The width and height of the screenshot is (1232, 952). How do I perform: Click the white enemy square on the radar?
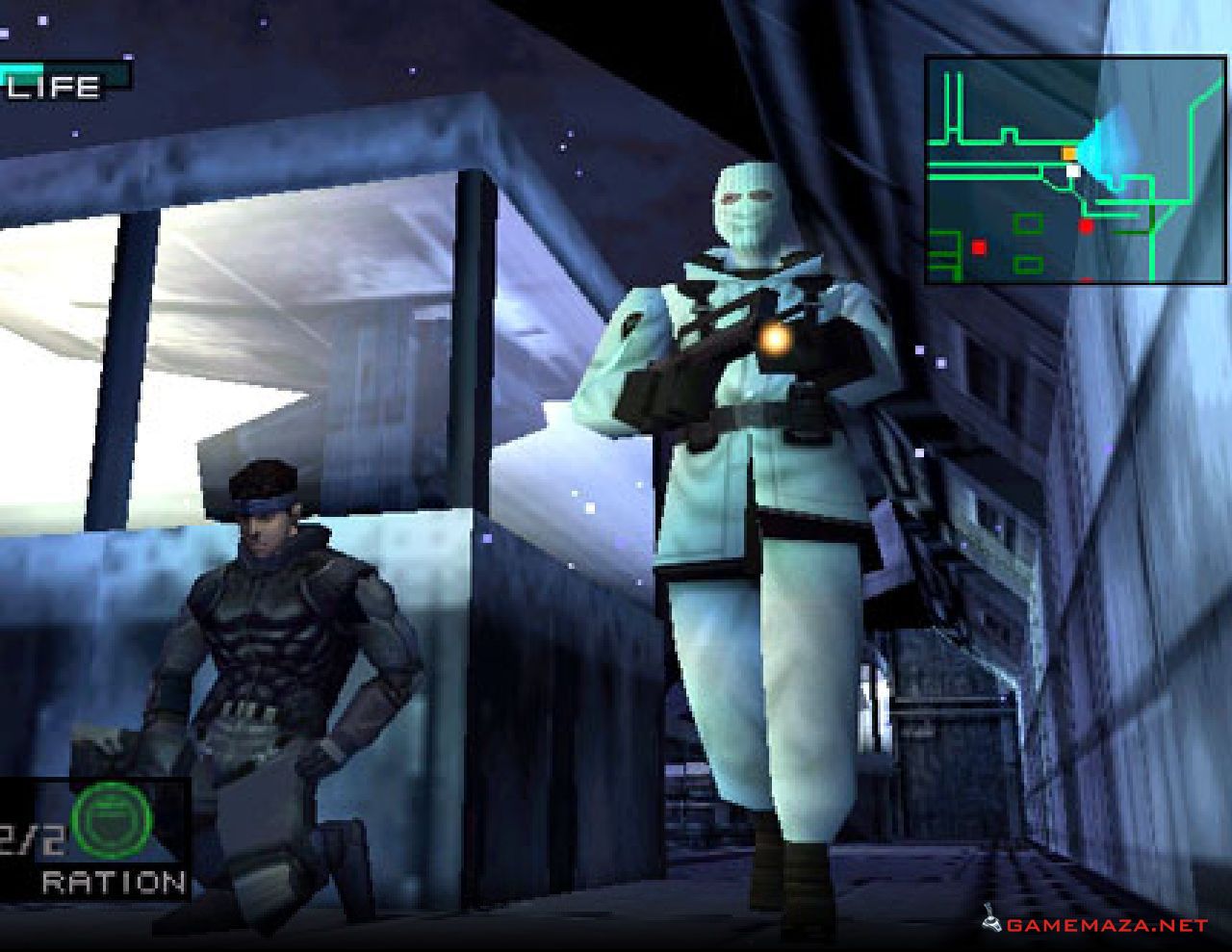(x=1072, y=171)
